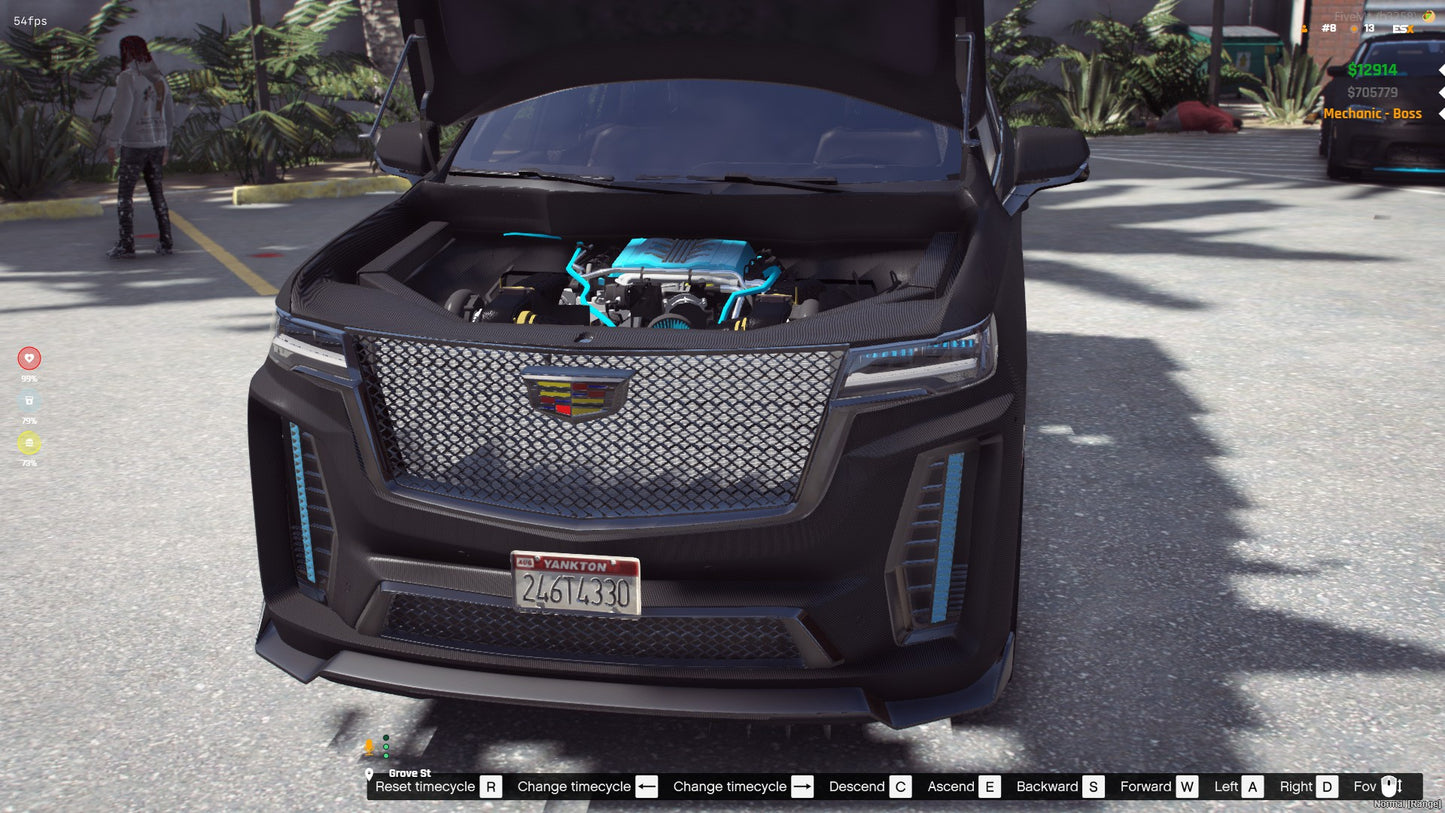Click the yellow hunger burger icon
The height and width of the screenshot is (813, 1445).
29,441
